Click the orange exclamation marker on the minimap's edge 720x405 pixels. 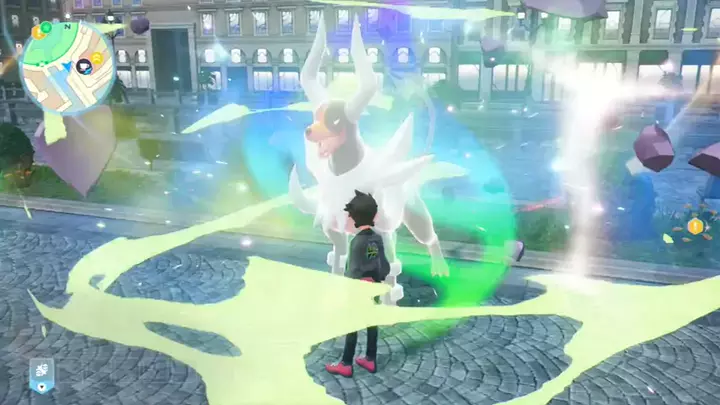point(38,32)
